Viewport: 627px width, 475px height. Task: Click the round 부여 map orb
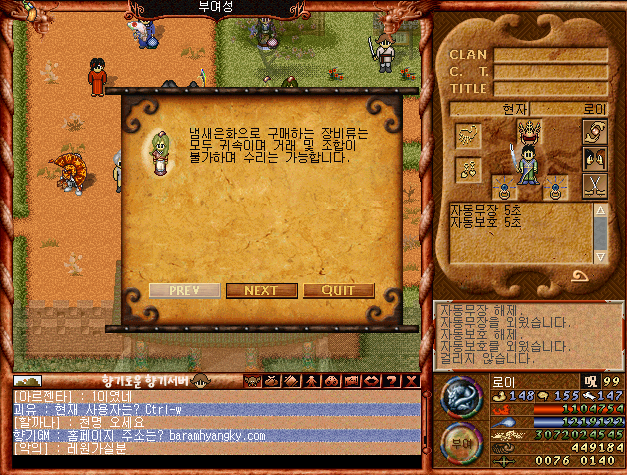click(461, 444)
